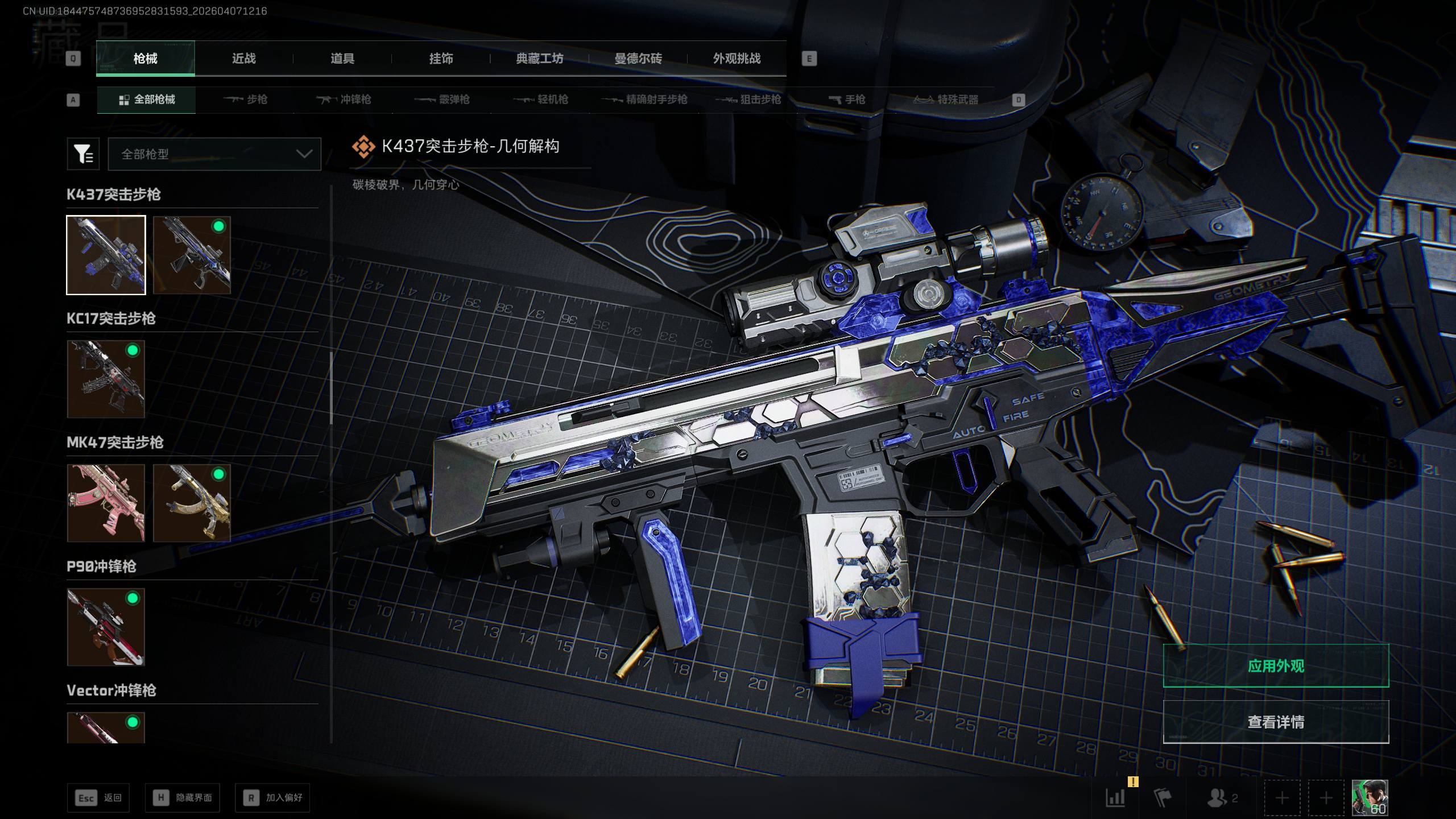Click the 隐藏界面 hide interface button
1456x819 pixels.
coord(183,798)
